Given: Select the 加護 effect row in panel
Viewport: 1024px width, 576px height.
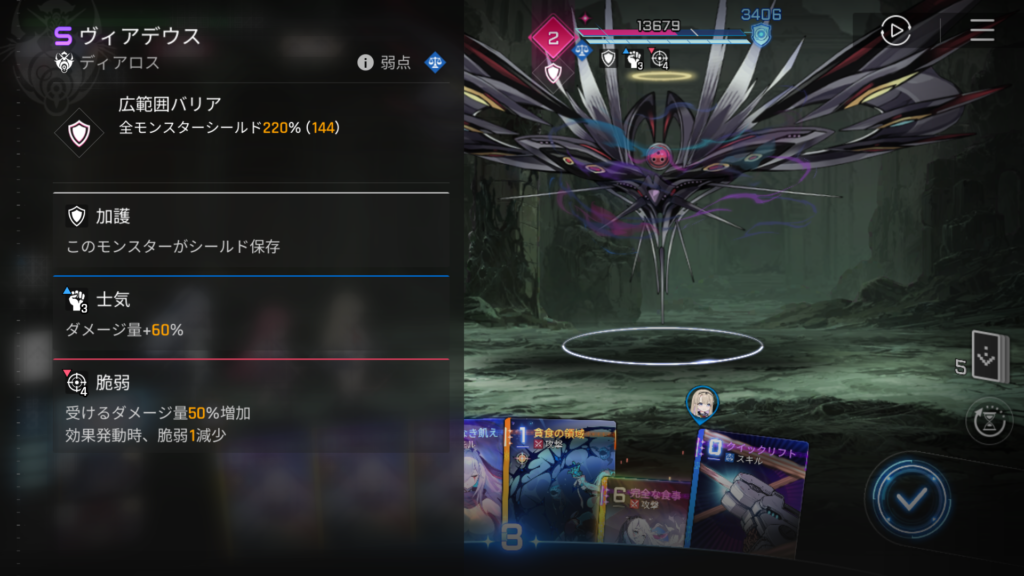Looking at the screenshot, I should pyautogui.click(x=250, y=231).
